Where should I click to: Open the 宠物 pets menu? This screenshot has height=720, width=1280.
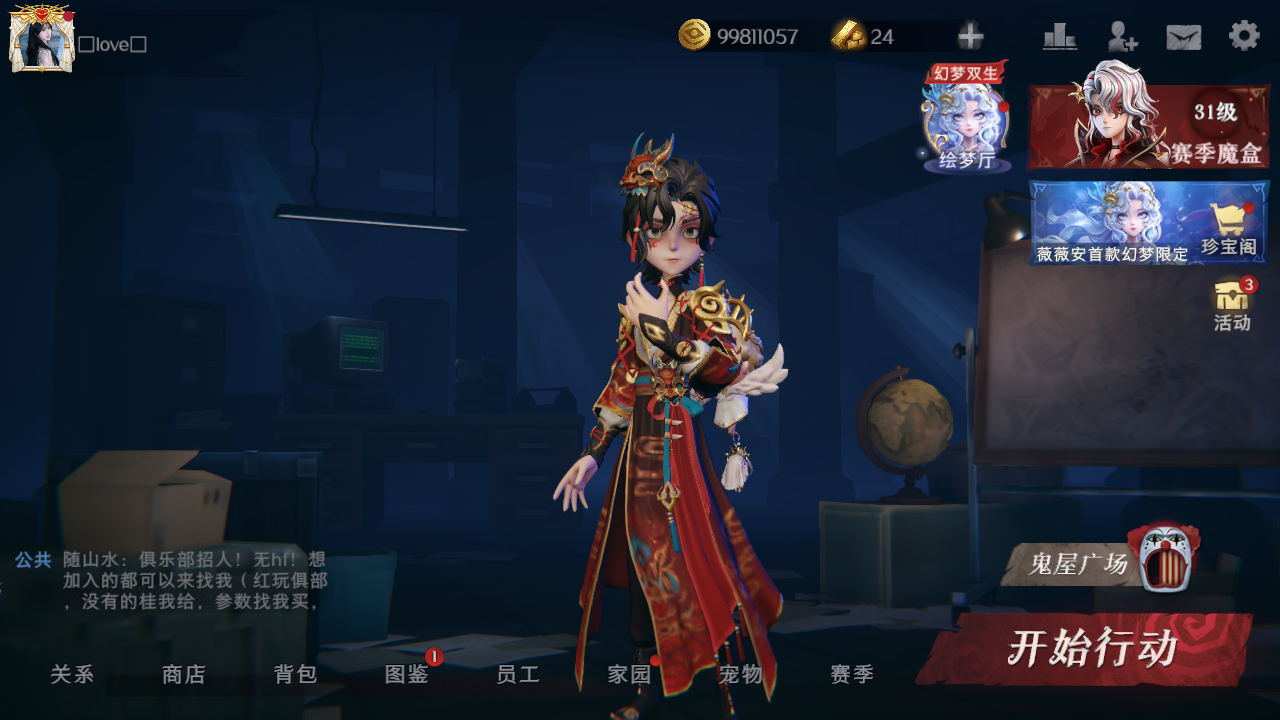741,675
